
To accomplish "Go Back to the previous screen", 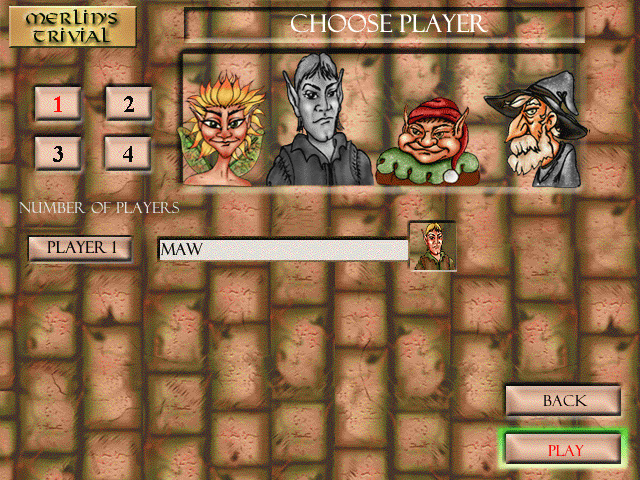I will click(x=564, y=401).
